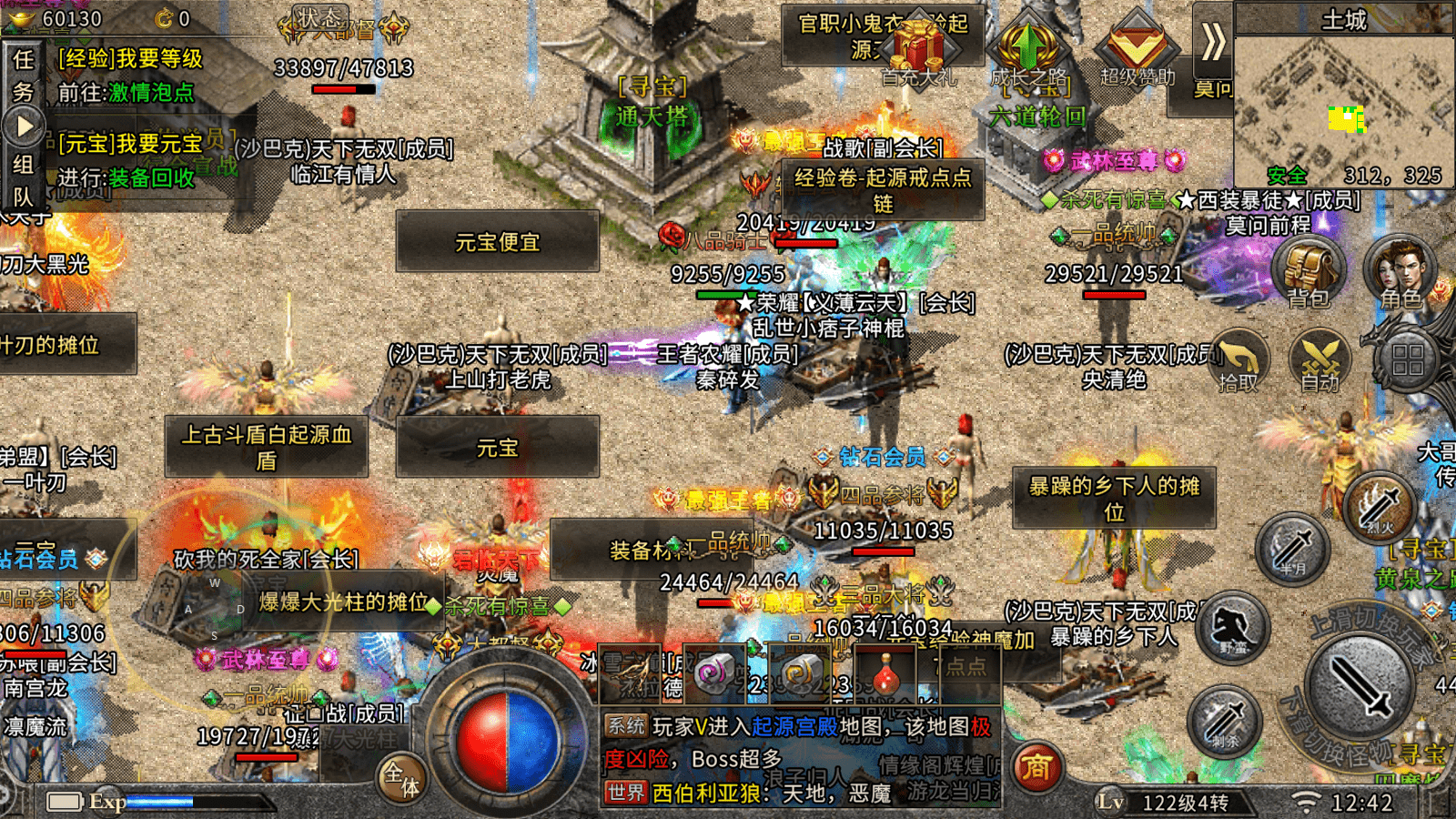The width and height of the screenshot is (1456, 819).
Task: Collapse the panel with the 》 chevron
Action: click(1213, 41)
